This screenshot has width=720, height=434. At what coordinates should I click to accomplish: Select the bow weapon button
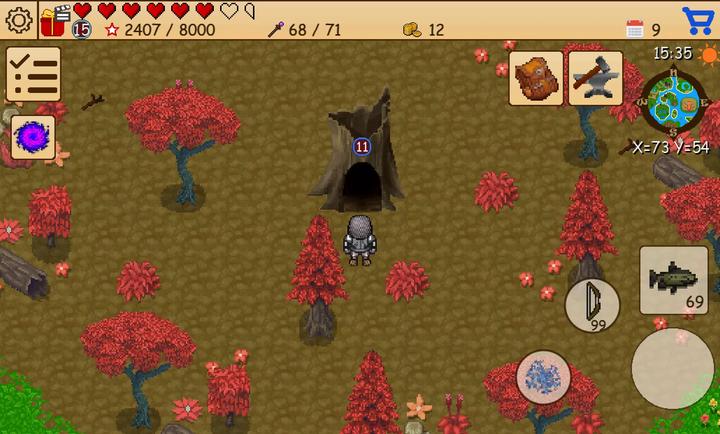[592, 305]
